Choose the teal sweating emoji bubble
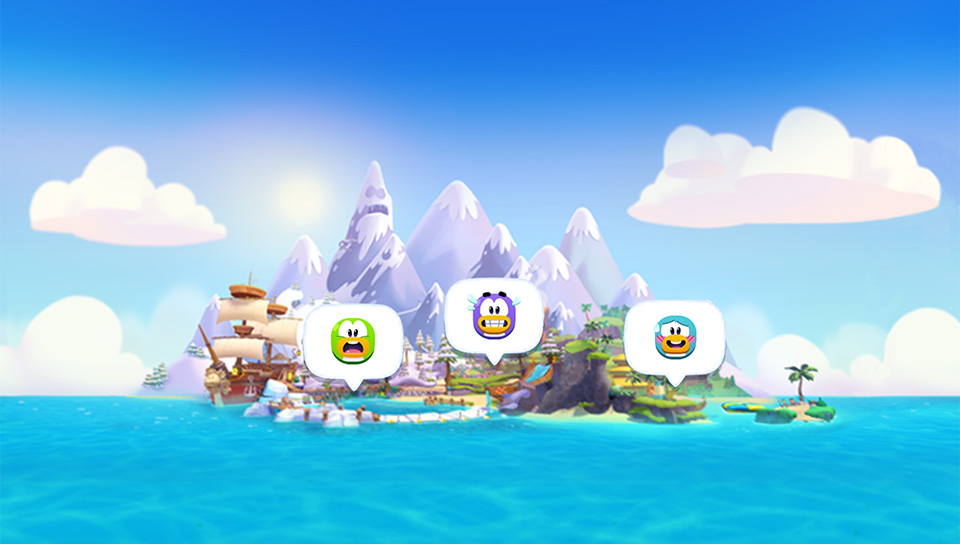This screenshot has width=960, height=544. tap(673, 337)
